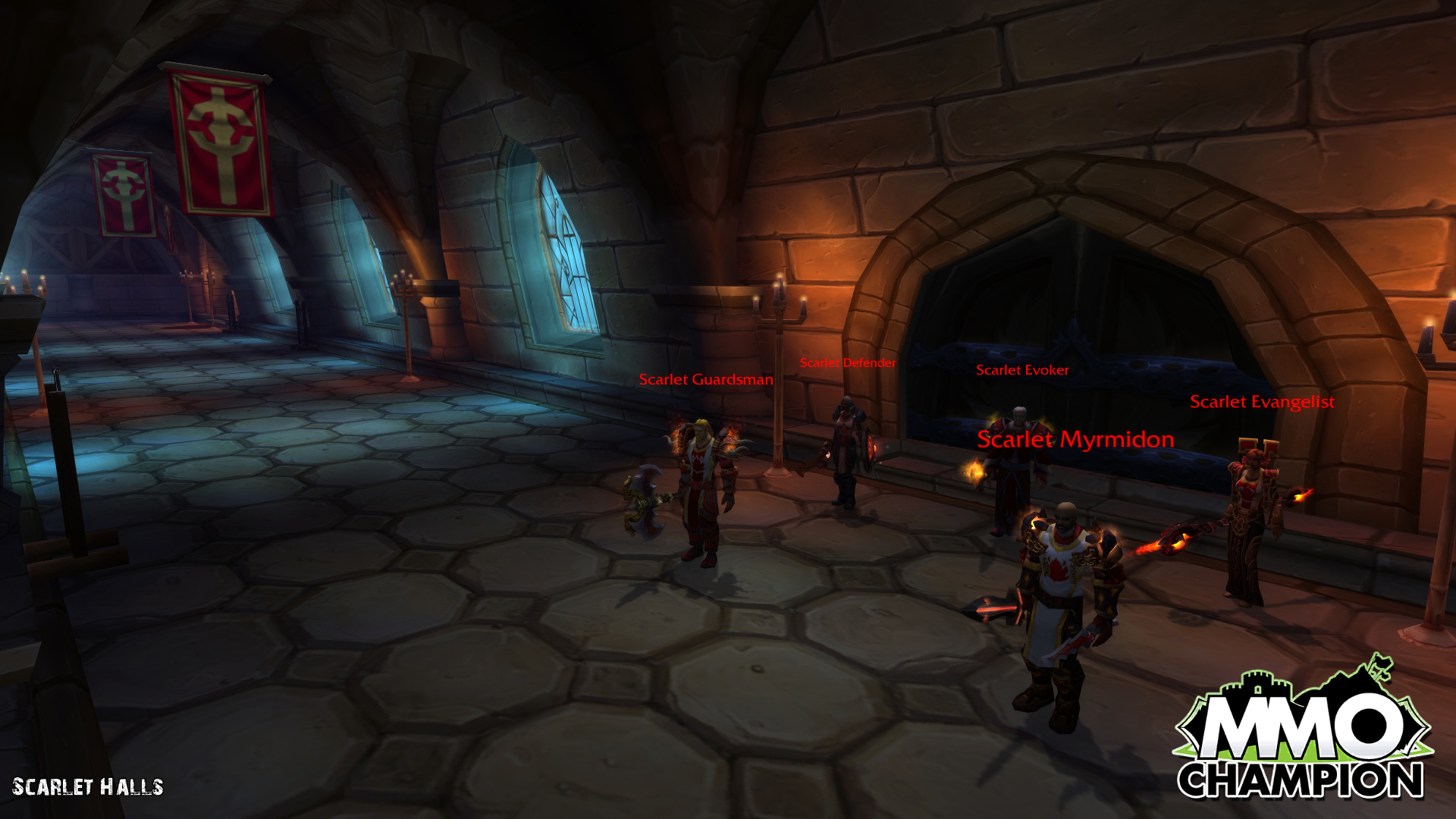
Task: Select the Scarlet Guardsman nameplate
Action: 705,380
